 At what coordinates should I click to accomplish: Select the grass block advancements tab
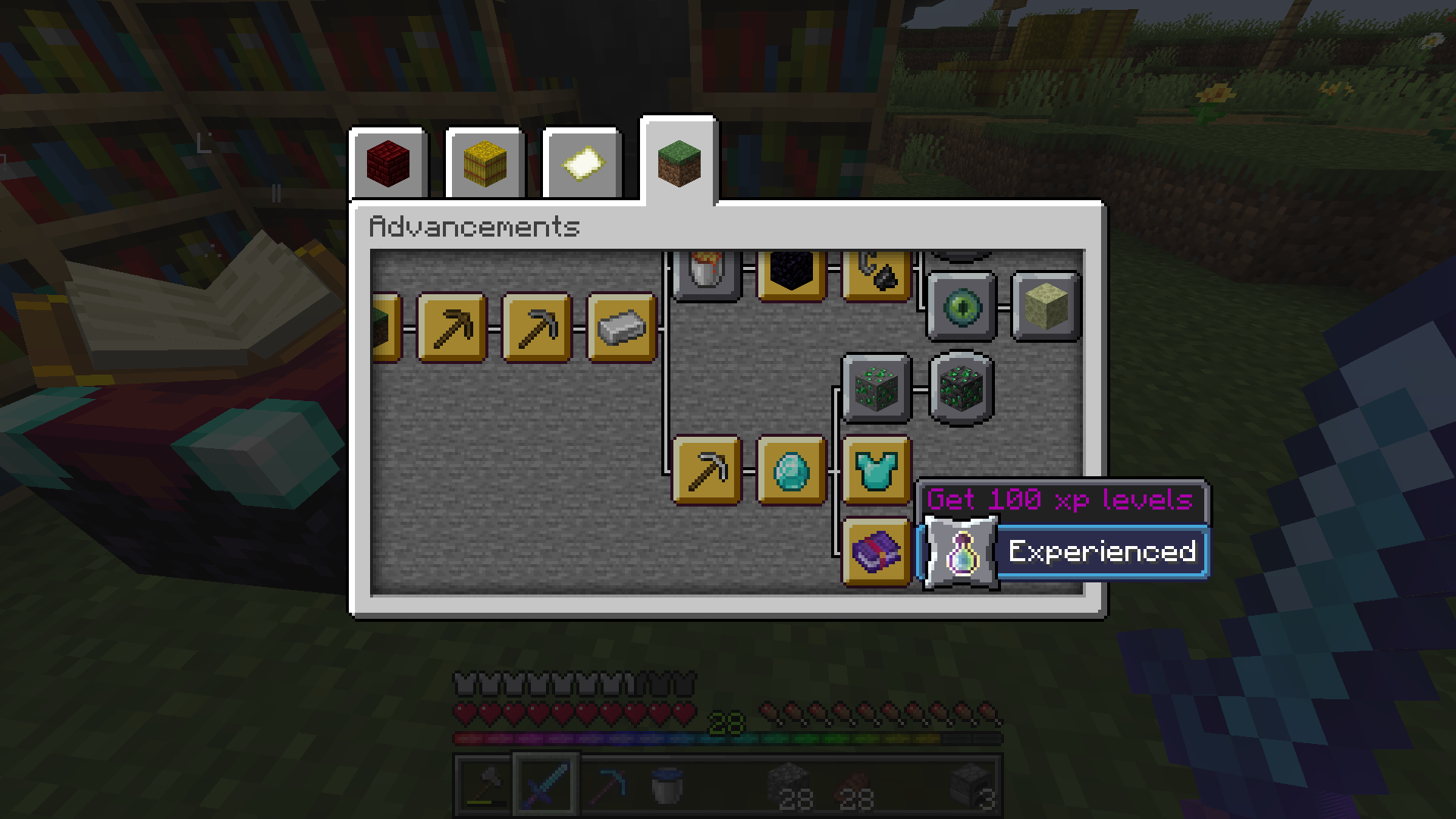677,163
